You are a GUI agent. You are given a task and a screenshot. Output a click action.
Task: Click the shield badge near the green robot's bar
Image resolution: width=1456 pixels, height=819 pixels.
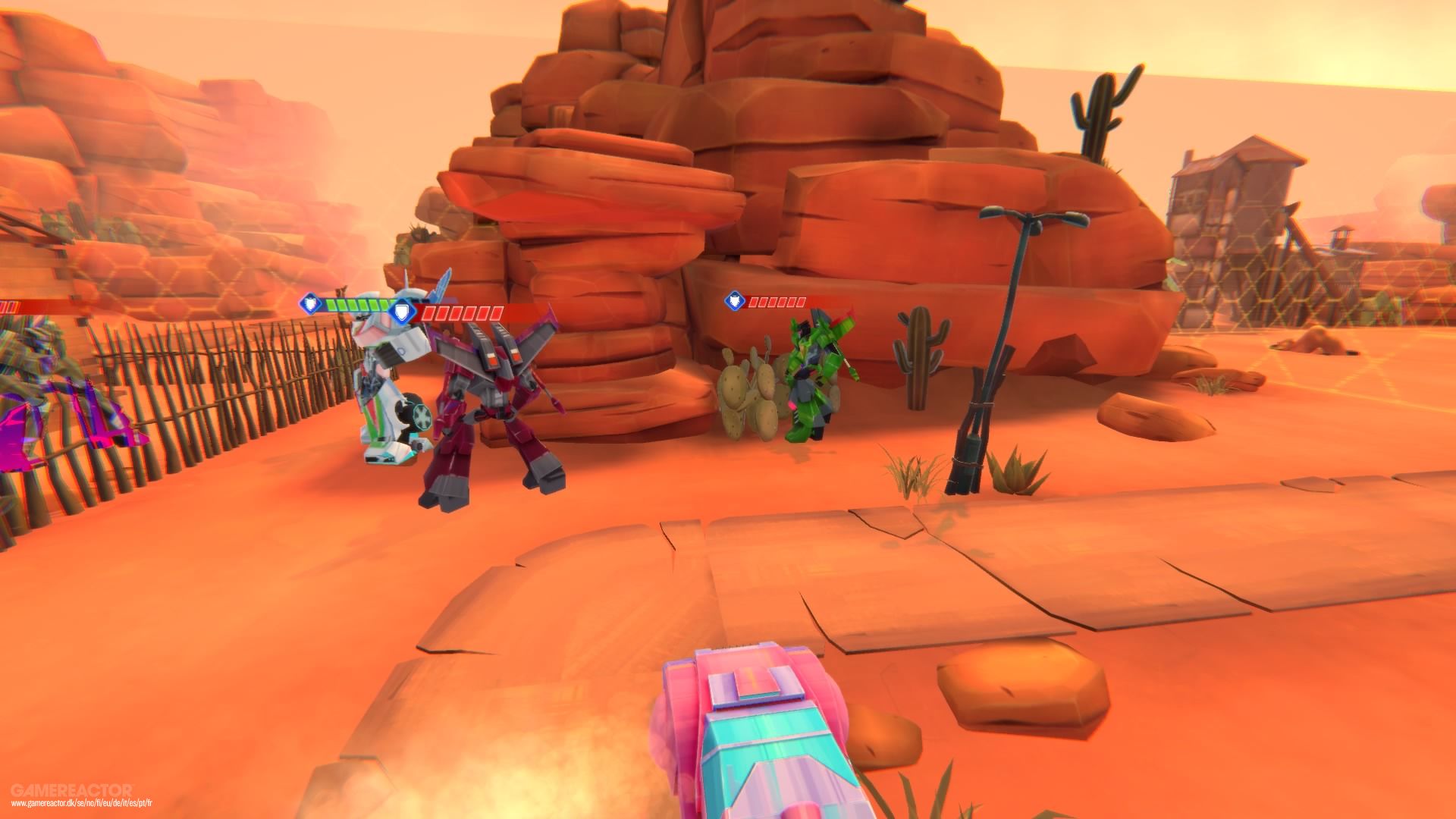pyautogui.click(x=734, y=300)
